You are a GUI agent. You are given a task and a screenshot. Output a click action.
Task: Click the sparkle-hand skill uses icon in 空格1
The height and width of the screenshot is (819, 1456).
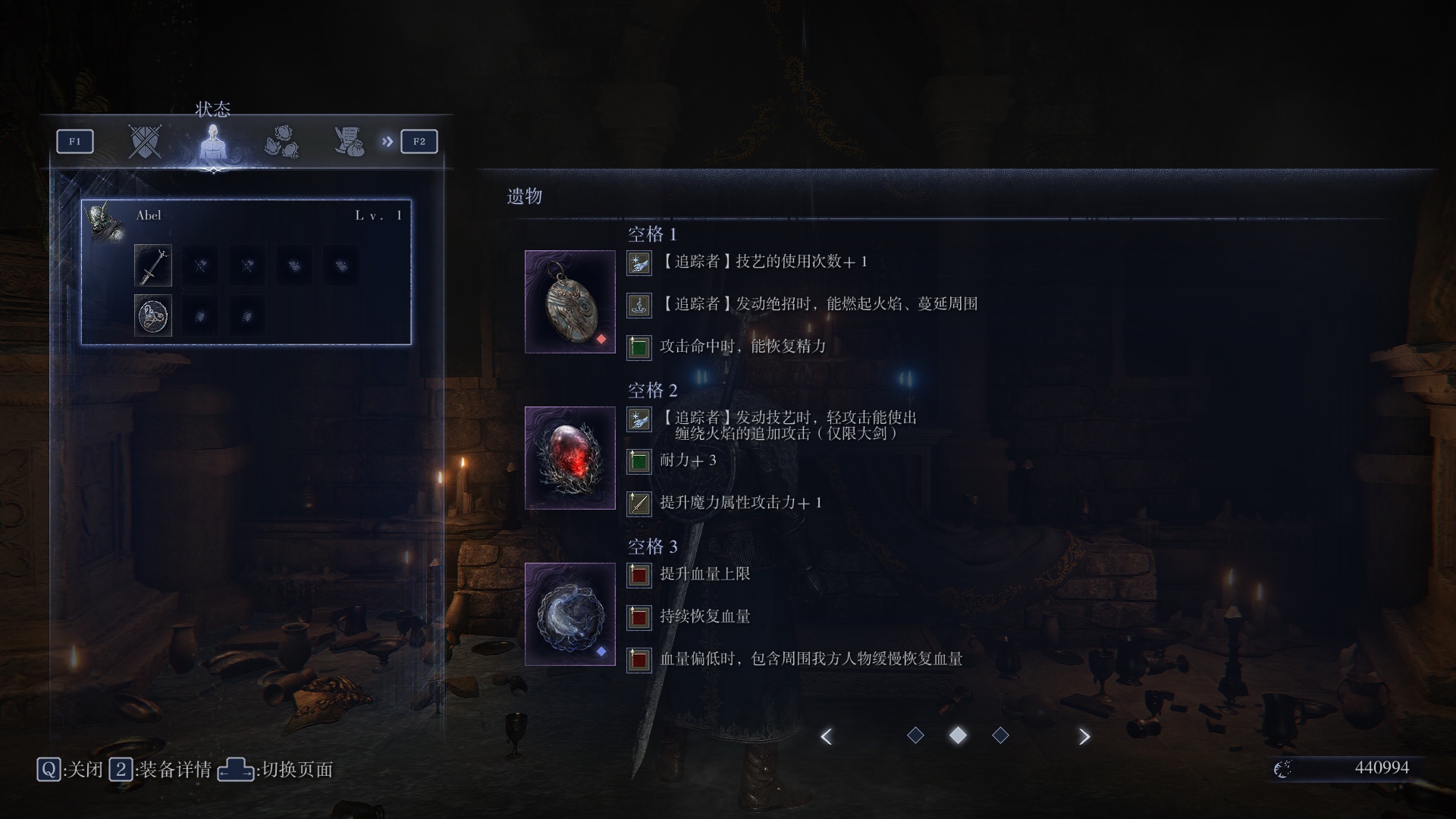coord(639,264)
